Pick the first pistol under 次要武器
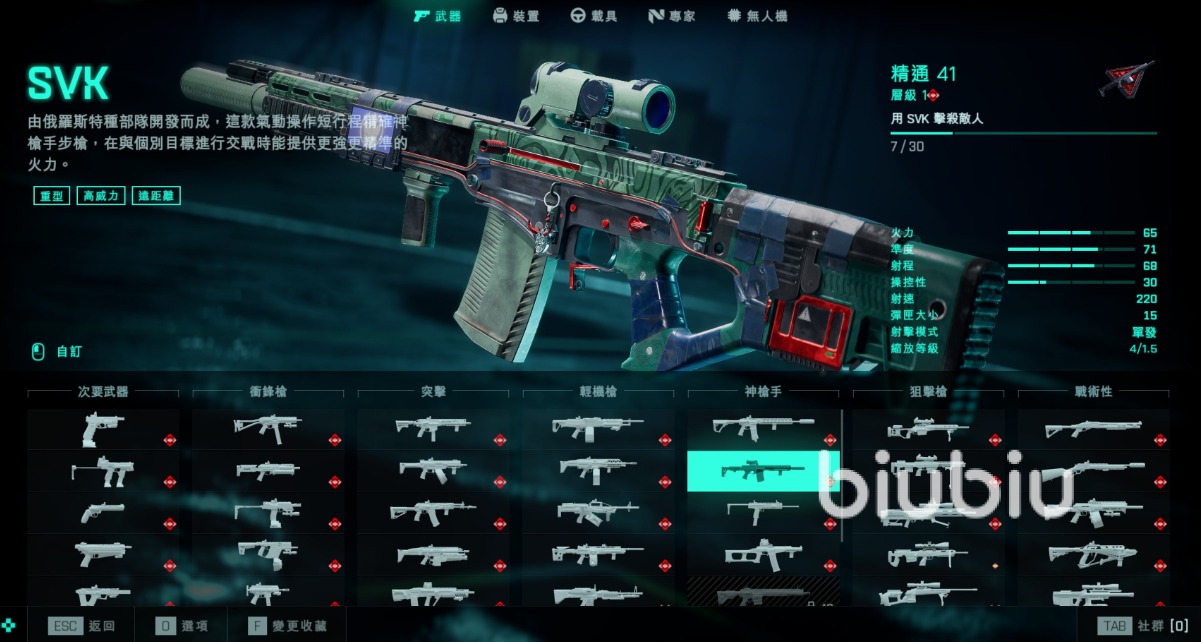This screenshot has height=642, width=1201. tap(103, 429)
